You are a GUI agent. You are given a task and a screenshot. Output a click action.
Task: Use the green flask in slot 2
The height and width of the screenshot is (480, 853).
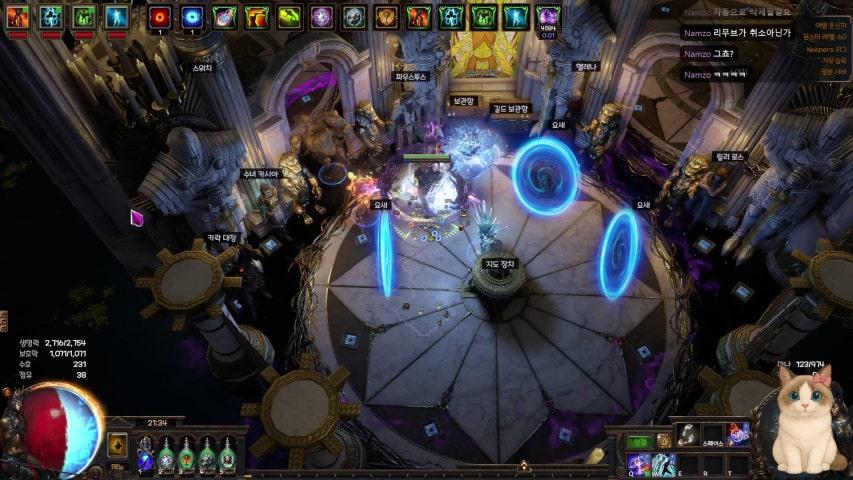point(166,458)
